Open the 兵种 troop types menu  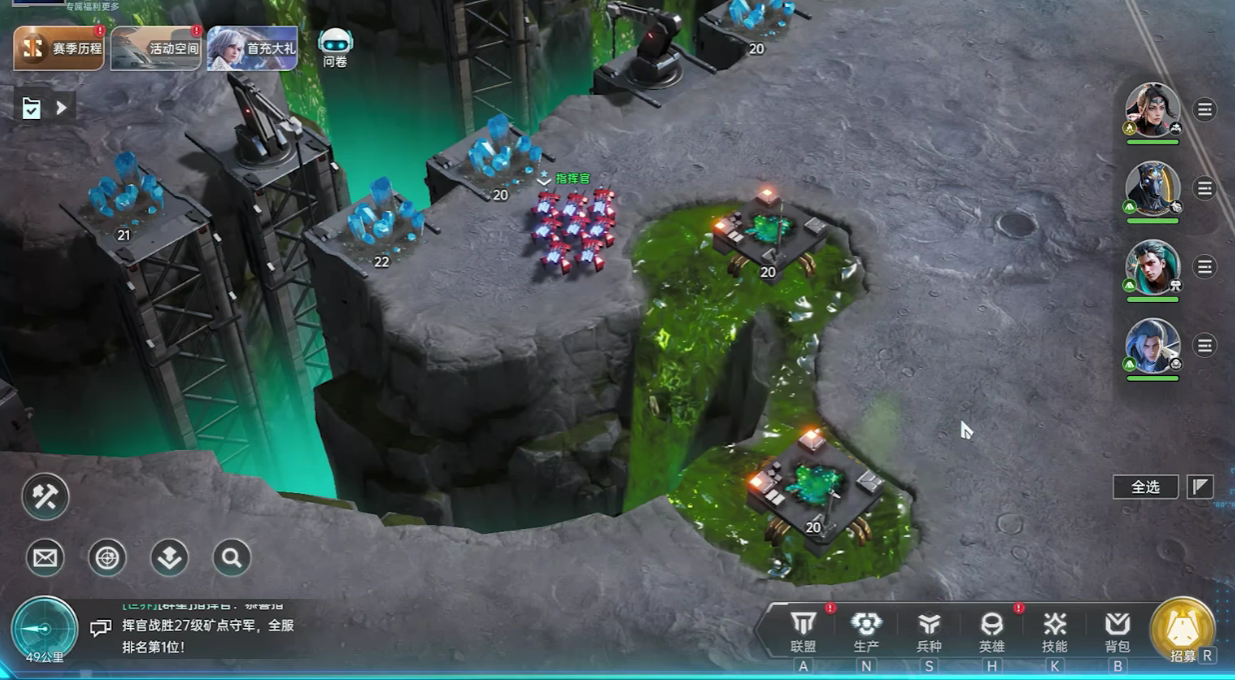(x=929, y=632)
